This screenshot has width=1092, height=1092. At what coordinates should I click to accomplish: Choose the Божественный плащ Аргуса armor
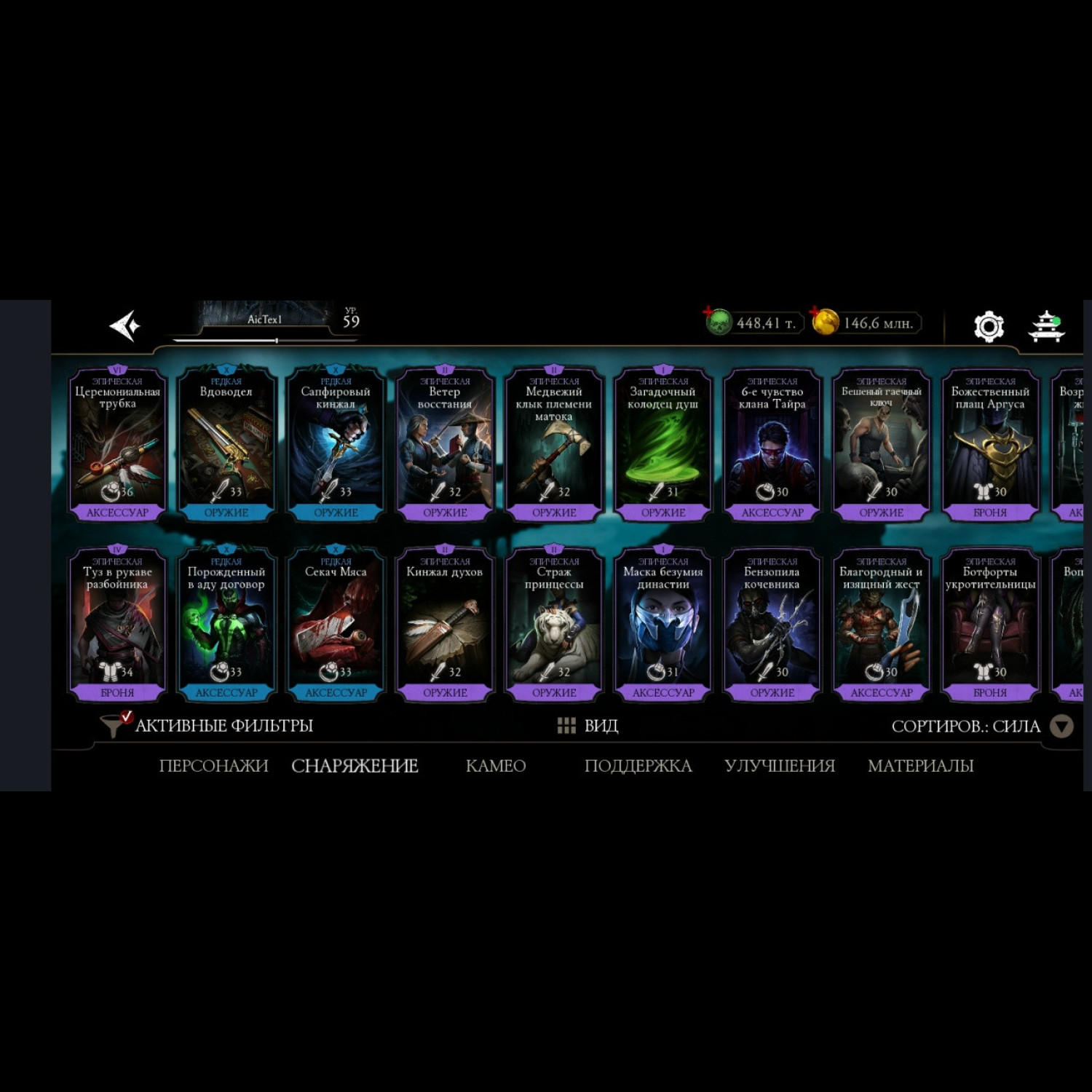click(x=990, y=444)
